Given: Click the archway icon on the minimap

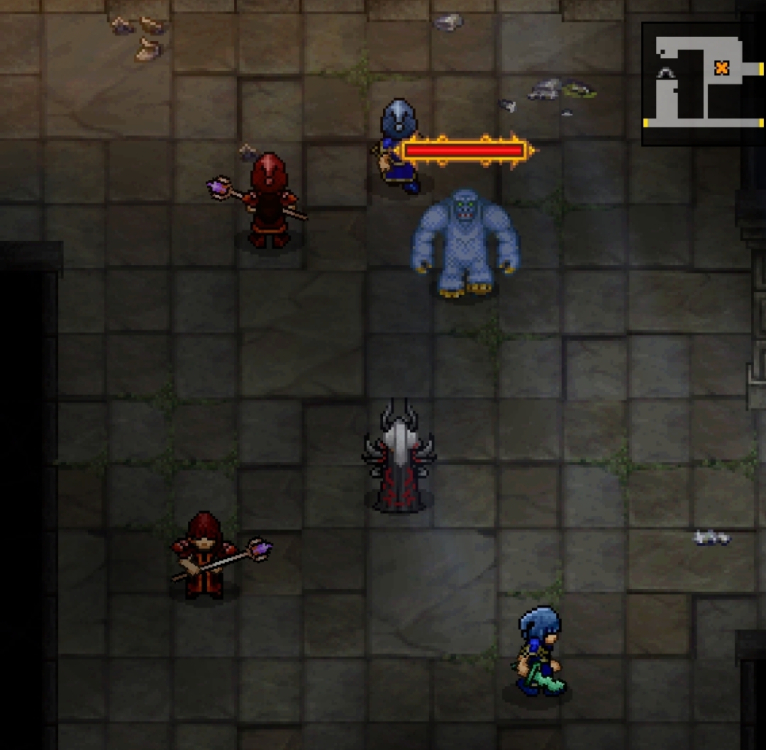Looking at the screenshot, I should 666,72.
